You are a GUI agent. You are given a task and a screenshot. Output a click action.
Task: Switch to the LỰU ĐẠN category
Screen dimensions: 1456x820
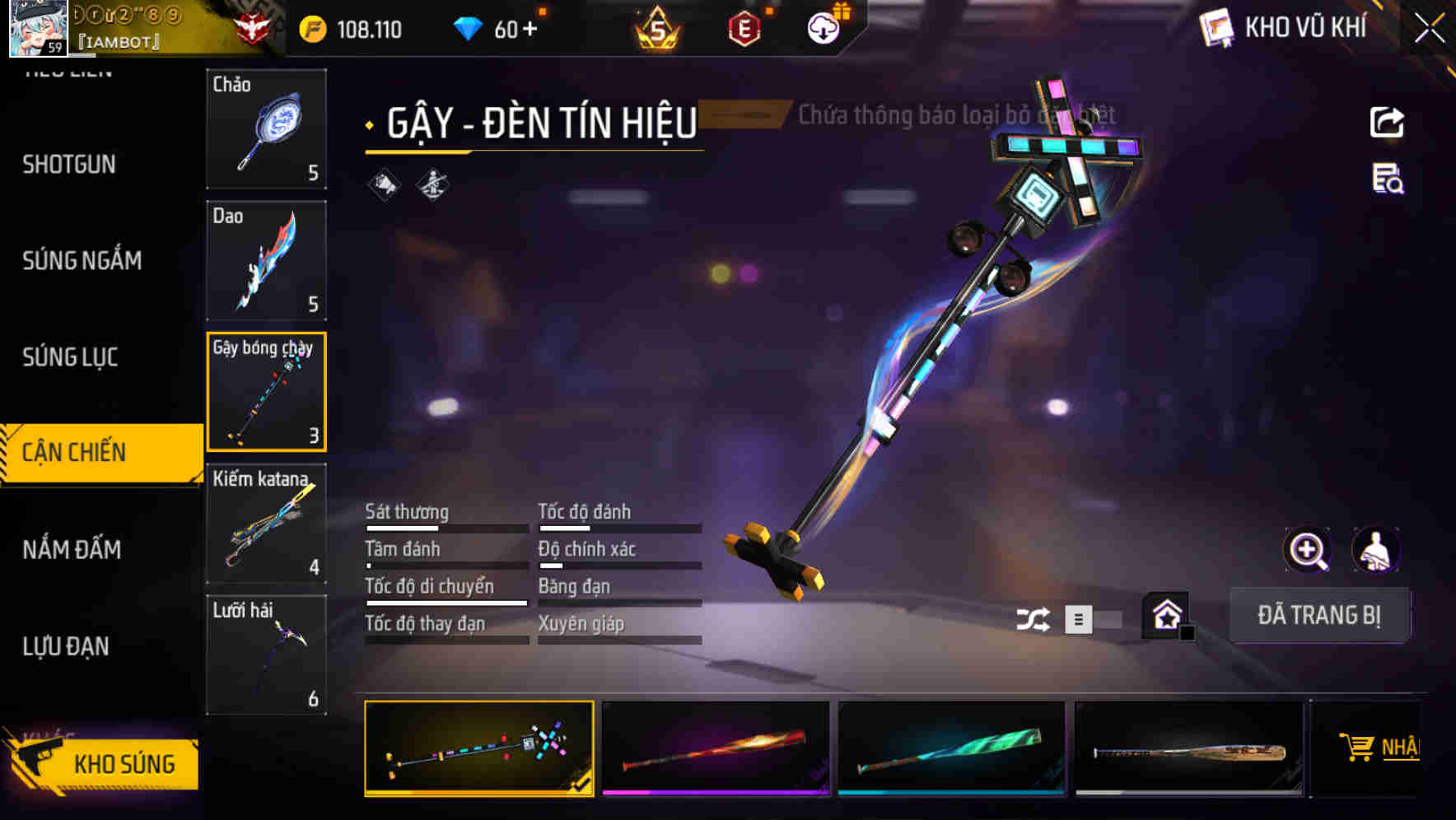[x=66, y=646]
